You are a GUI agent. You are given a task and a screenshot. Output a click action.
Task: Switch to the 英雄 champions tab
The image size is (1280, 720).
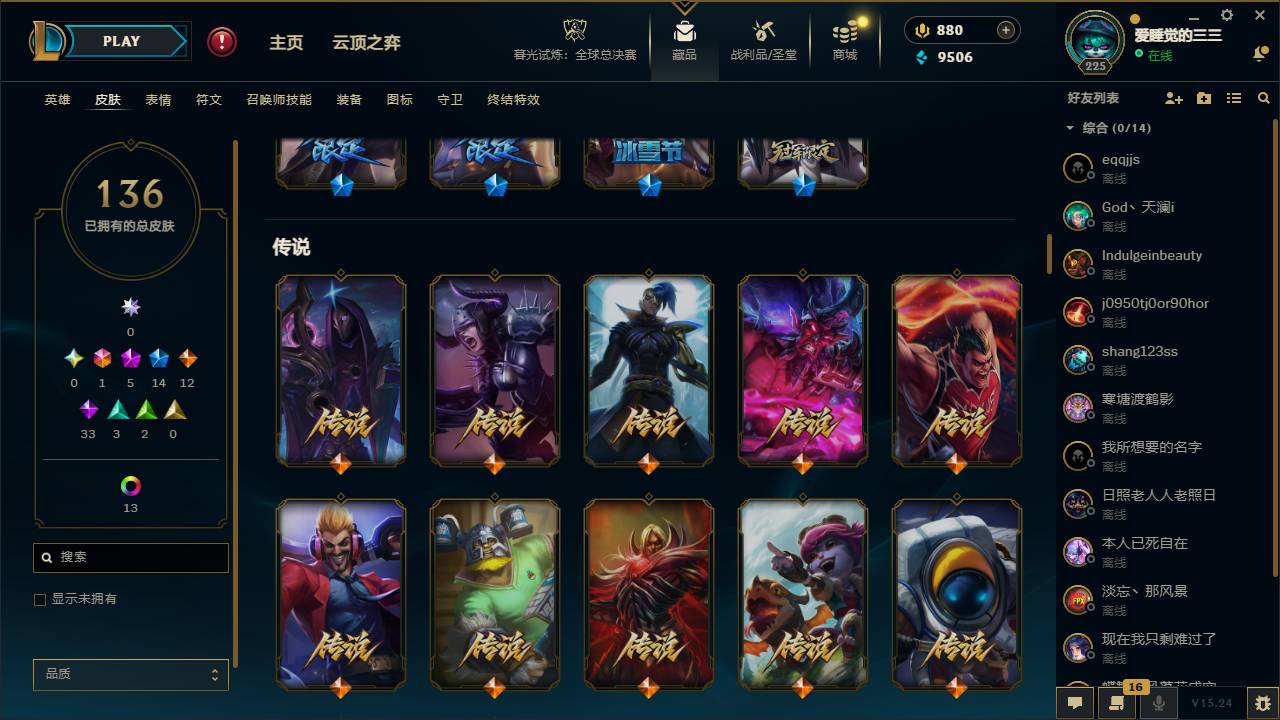tap(57, 100)
